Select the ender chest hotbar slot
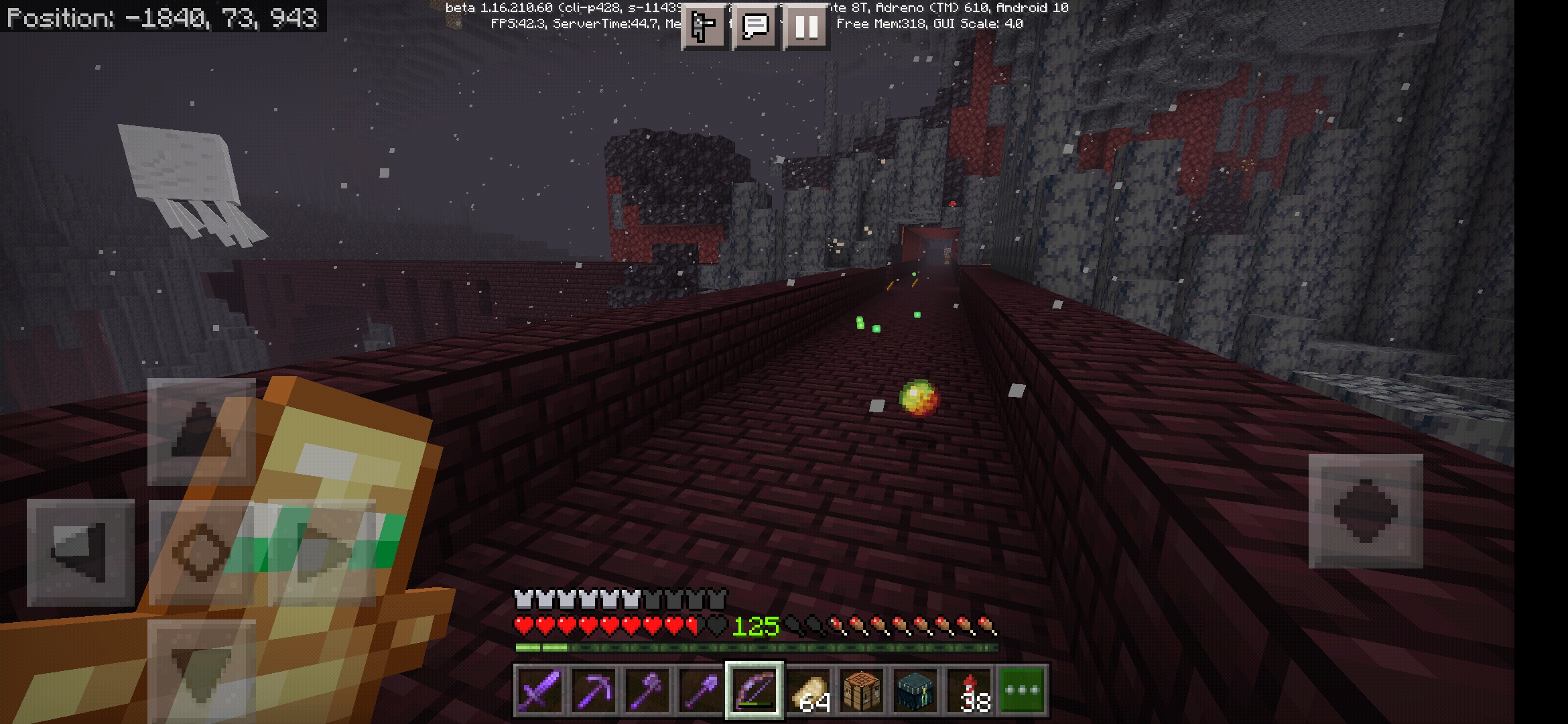The image size is (1568, 724). (915, 690)
